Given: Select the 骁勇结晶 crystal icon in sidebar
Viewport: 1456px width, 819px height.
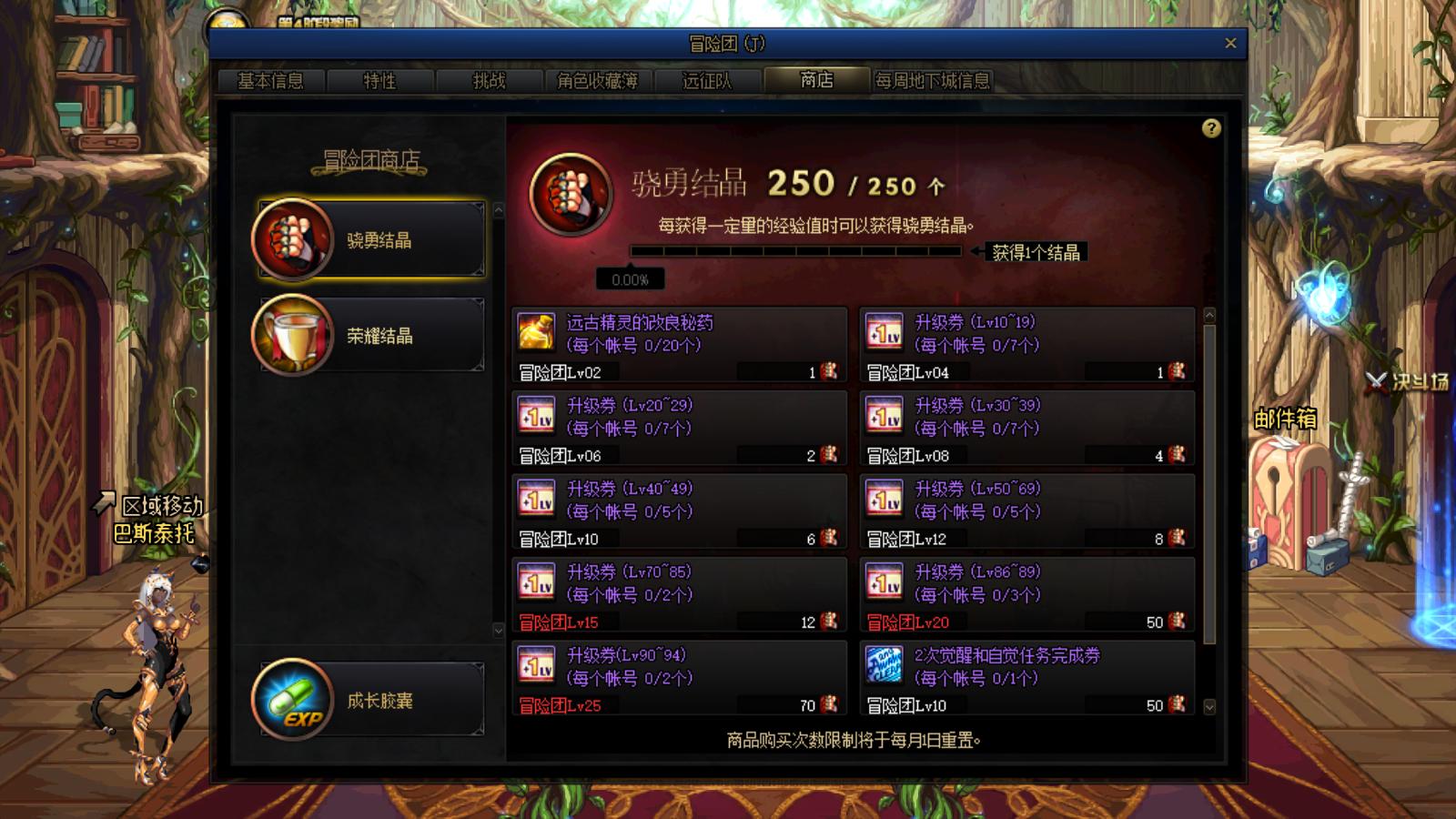Looking at the screenshot, I should click(x=288, y=238).
